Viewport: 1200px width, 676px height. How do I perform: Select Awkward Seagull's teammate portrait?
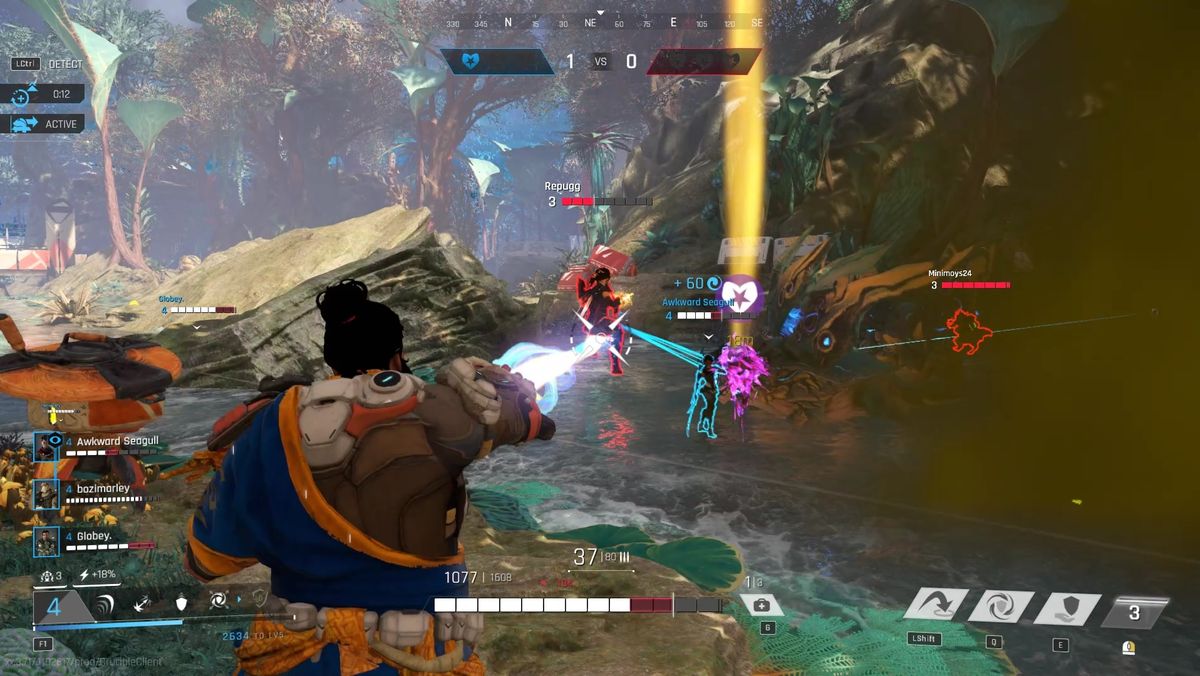[46, 446]
